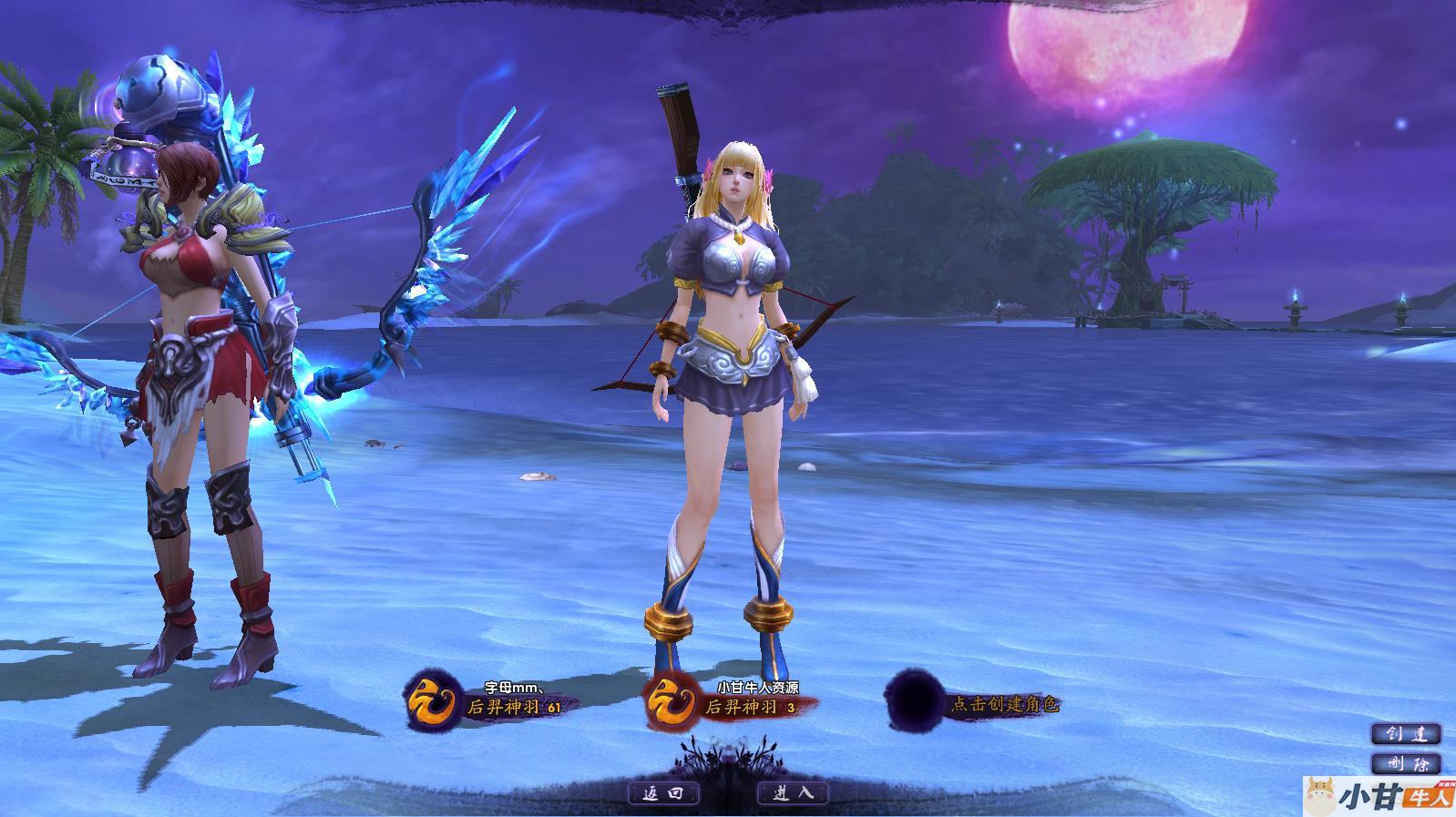Enter the game with 进入 button

point(793,793)
